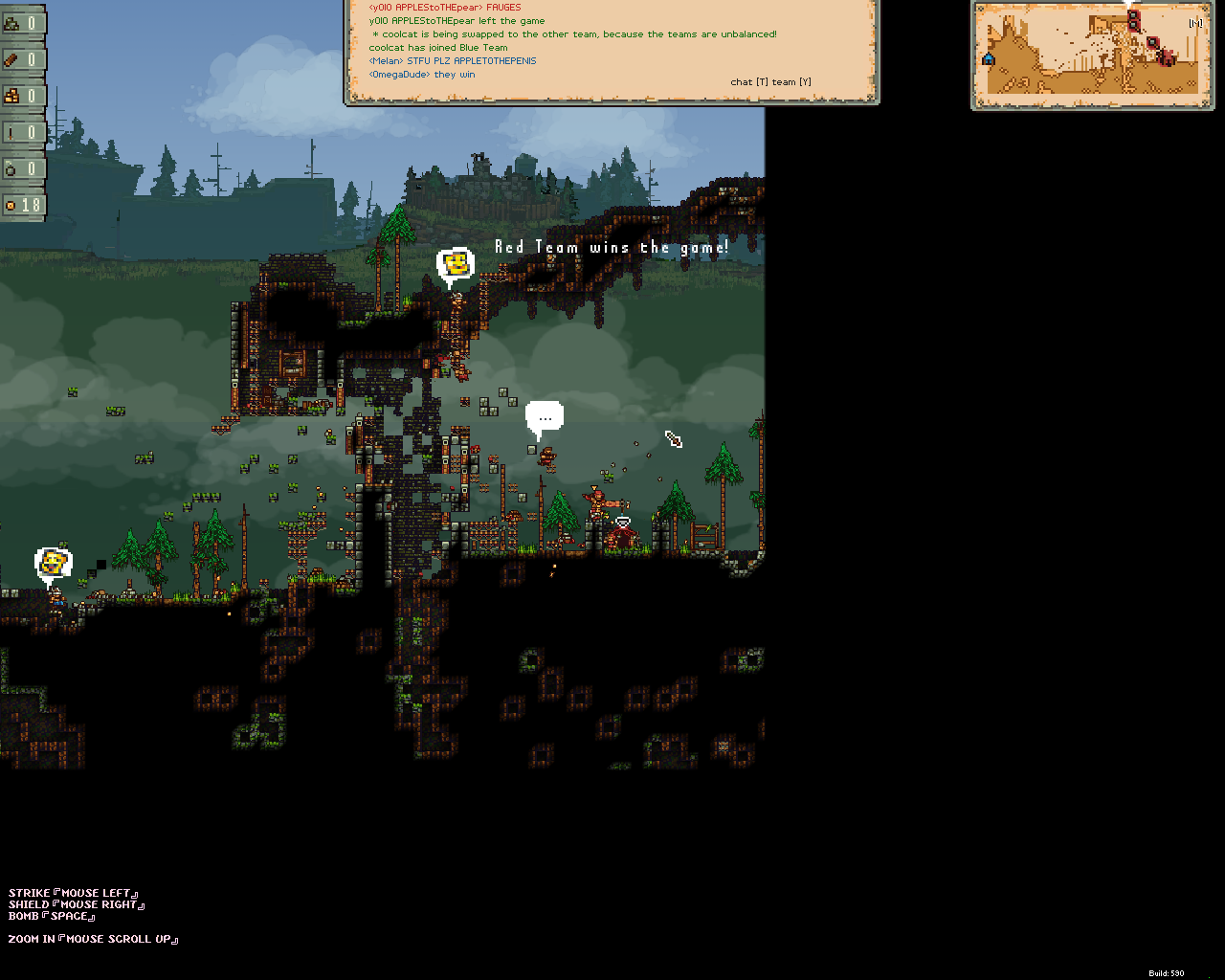
Task: Select the gold bars resource slot
Action: pyautogui.click(x=22, y=96)
